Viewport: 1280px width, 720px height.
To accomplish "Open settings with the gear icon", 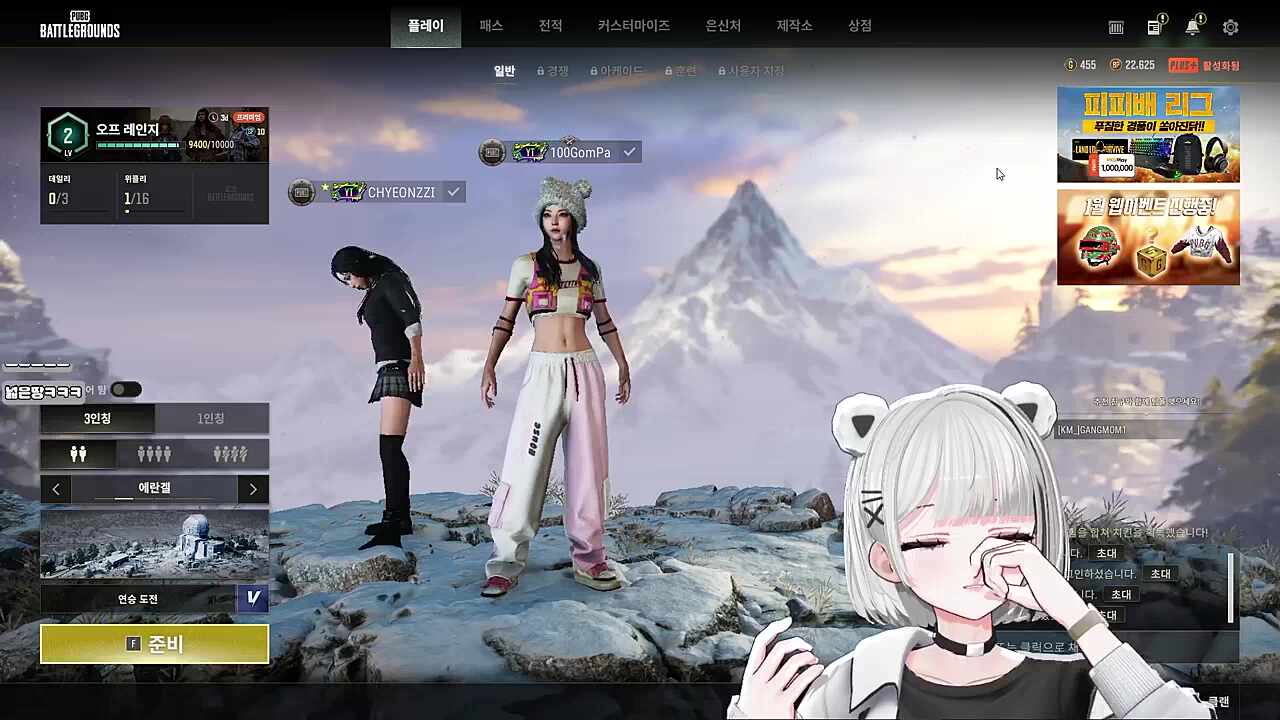I will (1230, 28).
